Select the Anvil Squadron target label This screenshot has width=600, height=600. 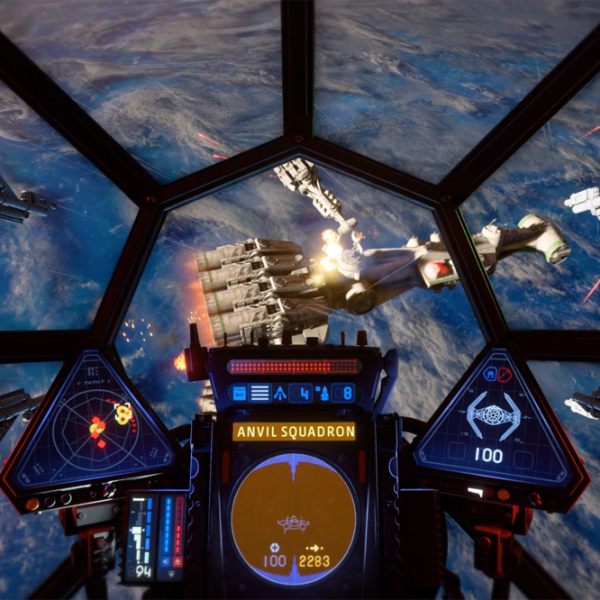[294, 432]
